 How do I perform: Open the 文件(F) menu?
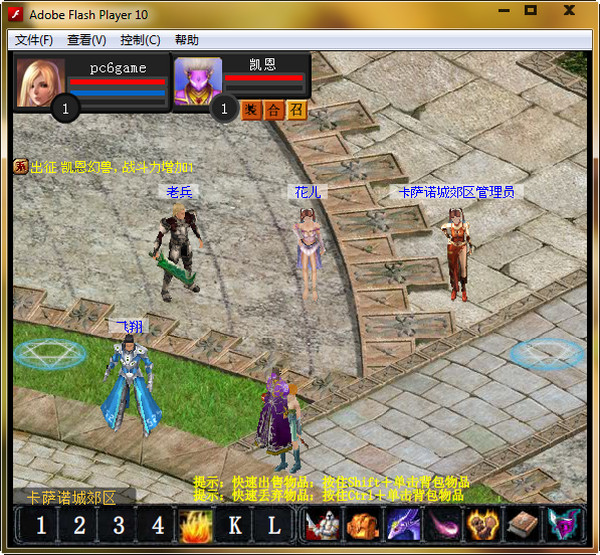(x=33, y=40)
